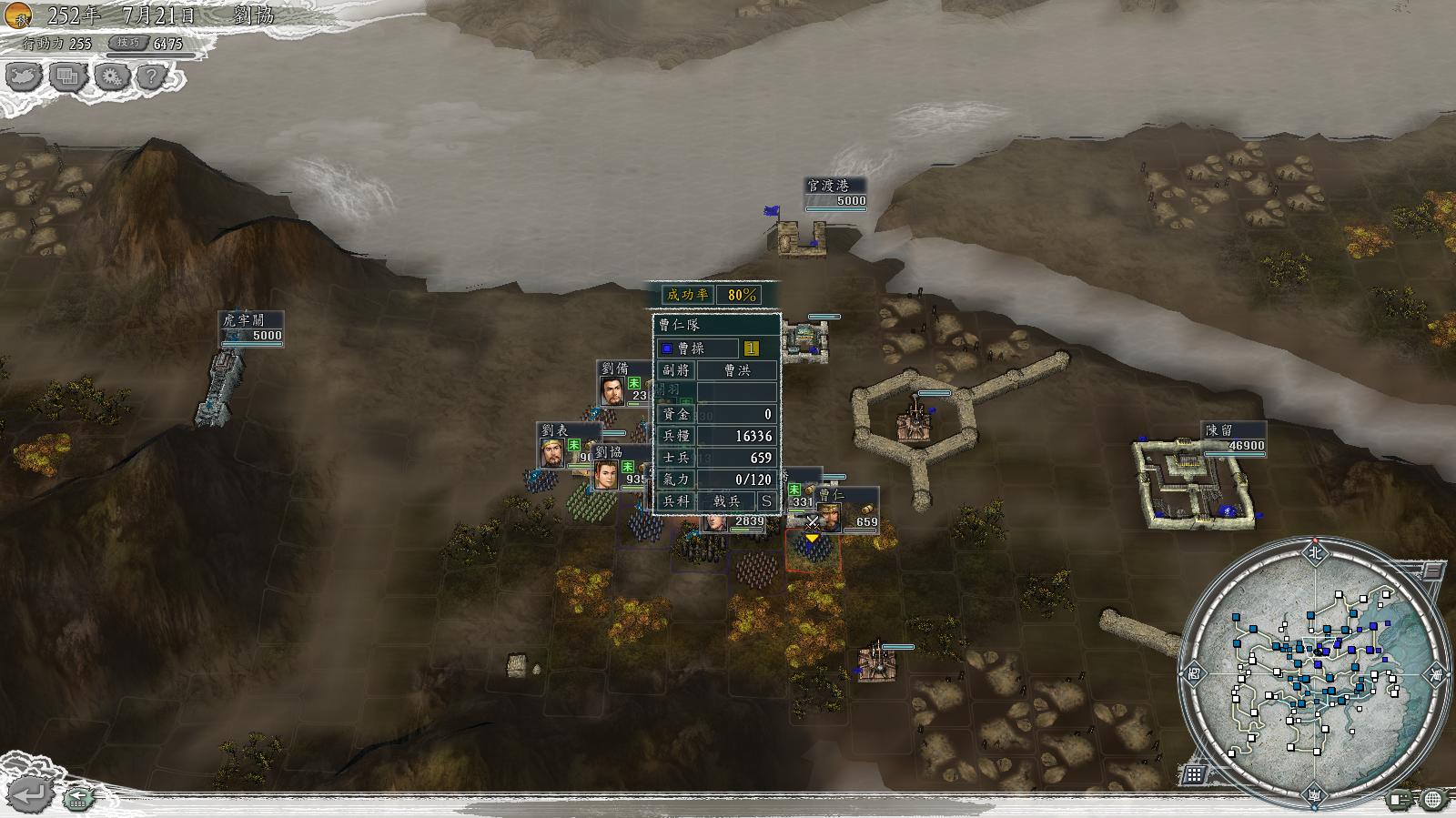Click the overlapping windows icon button

click(67, 76)
